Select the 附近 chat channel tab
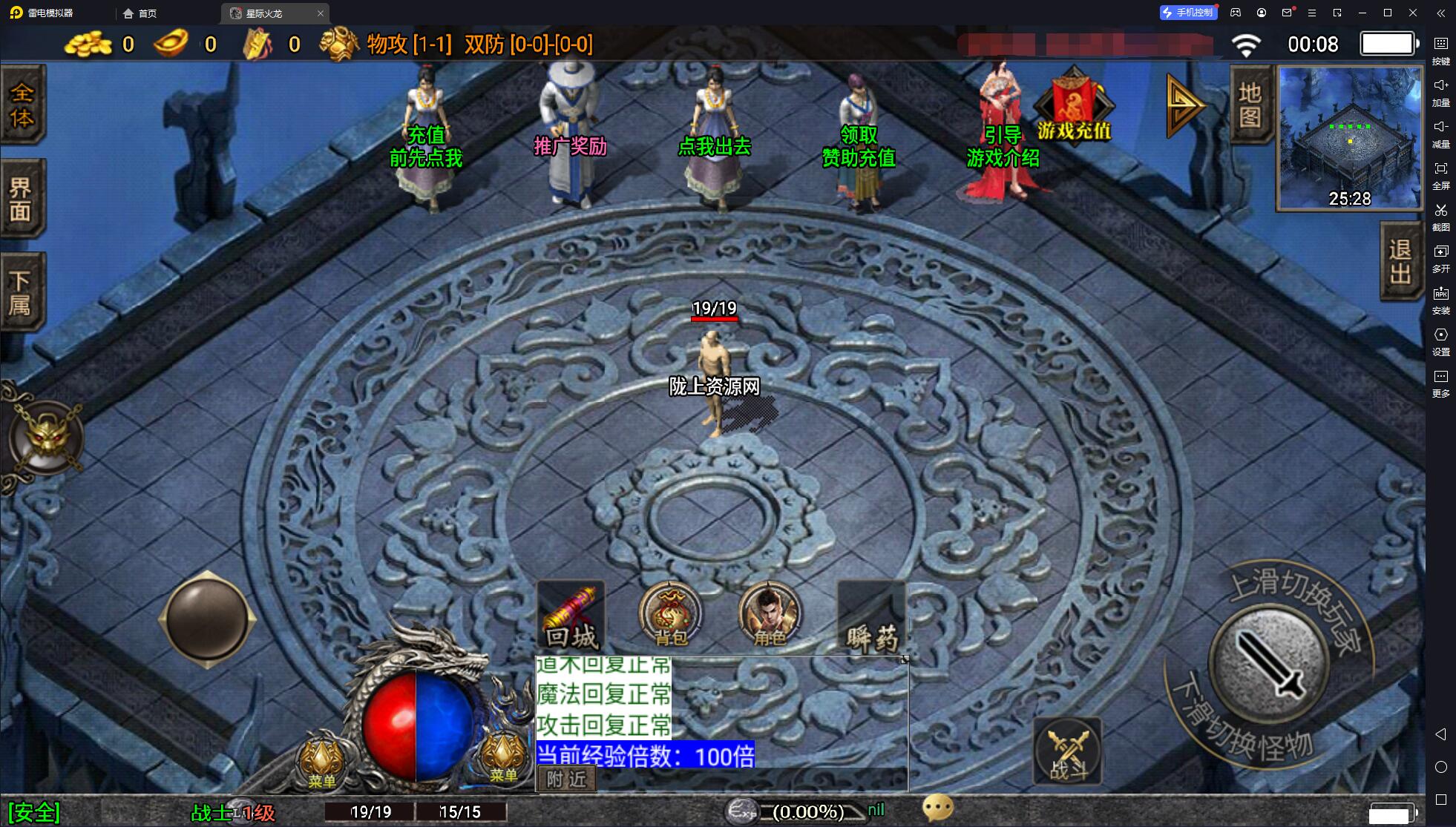This screenshot has height=827, width=1456. click(567, 779)
